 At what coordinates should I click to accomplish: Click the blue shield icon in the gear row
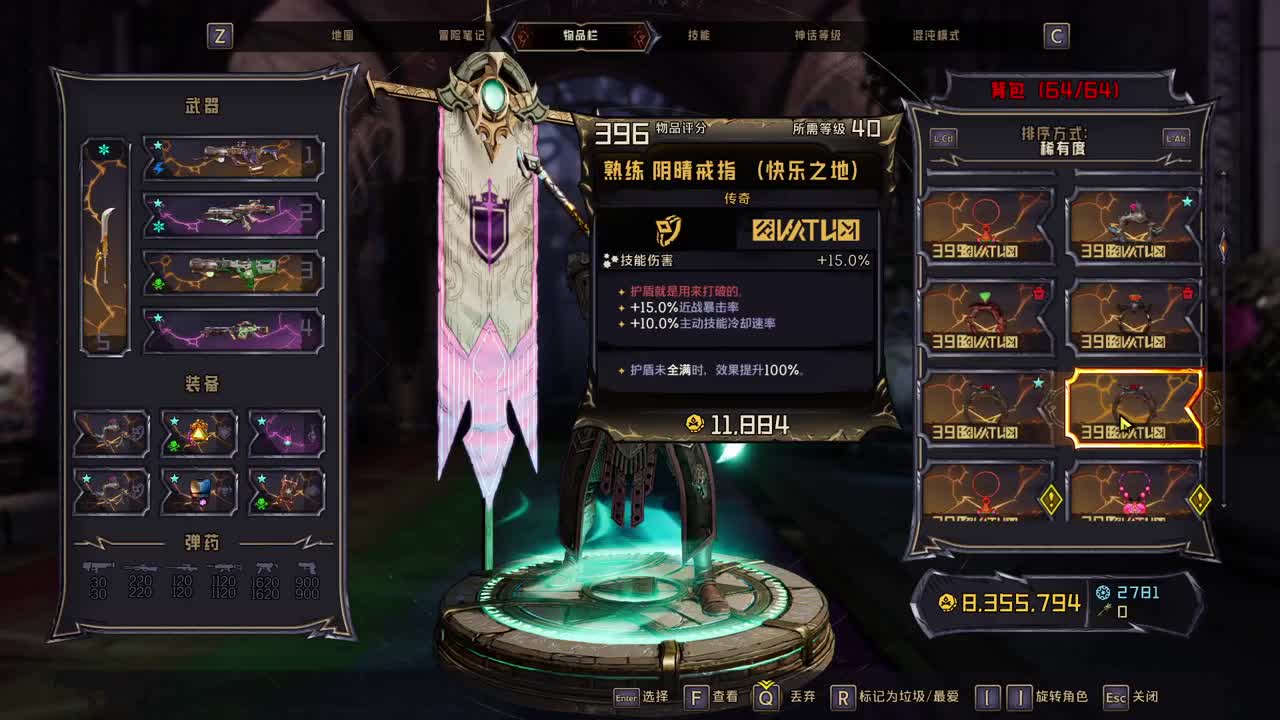coord(199,488)
